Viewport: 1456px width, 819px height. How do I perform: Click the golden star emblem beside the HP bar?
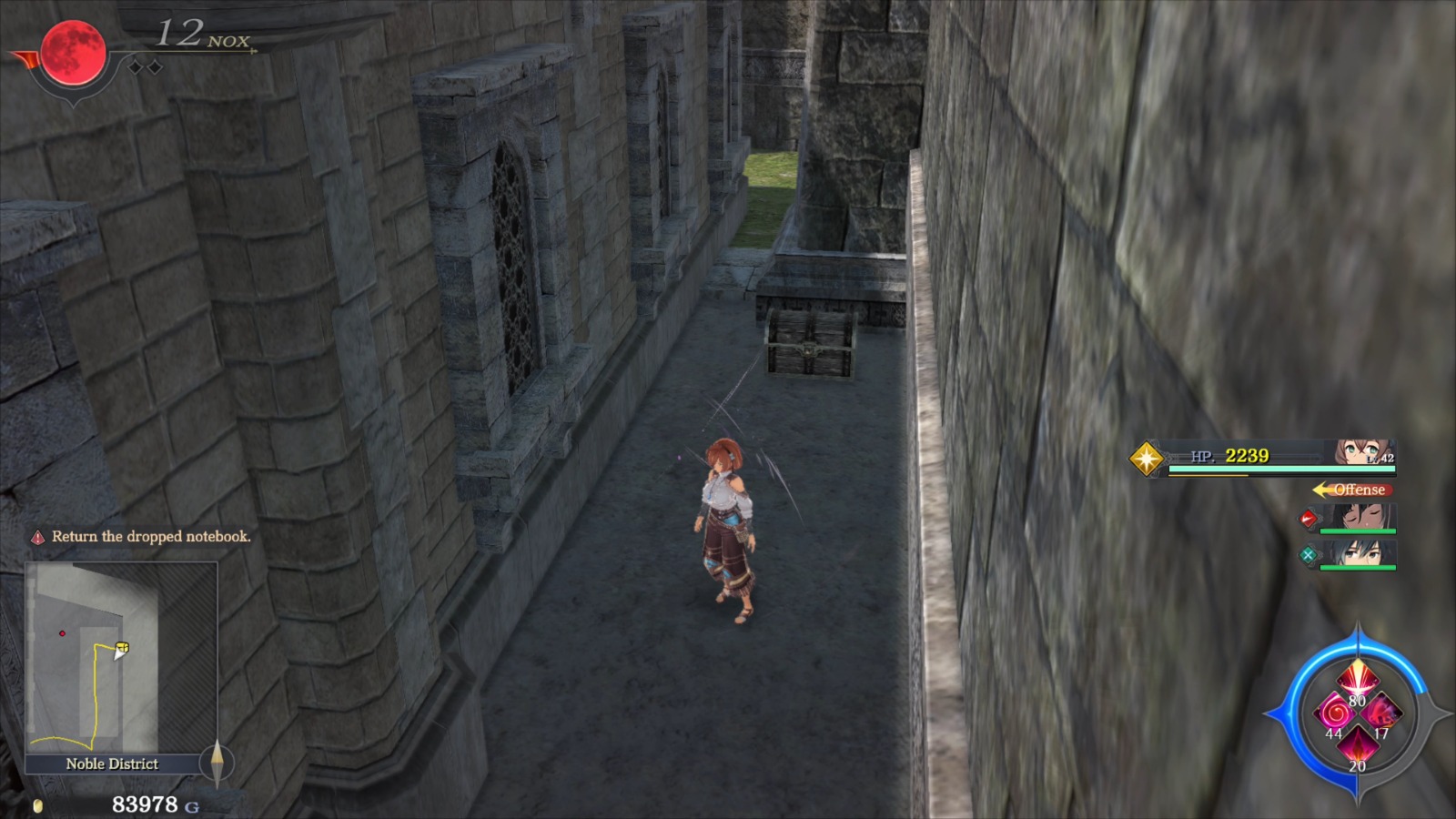coord(1148,460)
